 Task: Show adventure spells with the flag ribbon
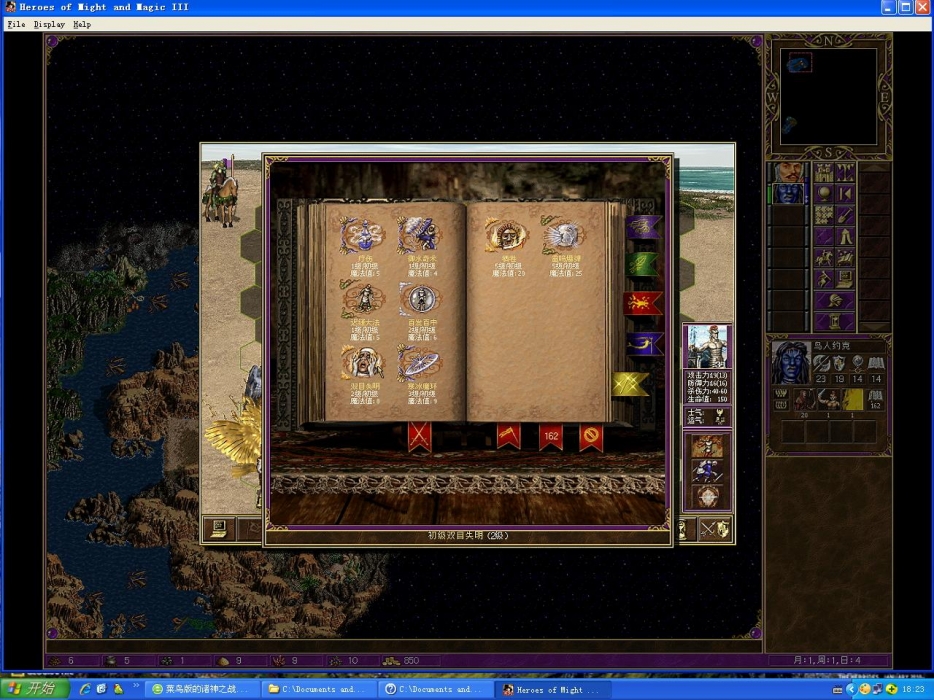pyautogui.click(x=508, y=436)
